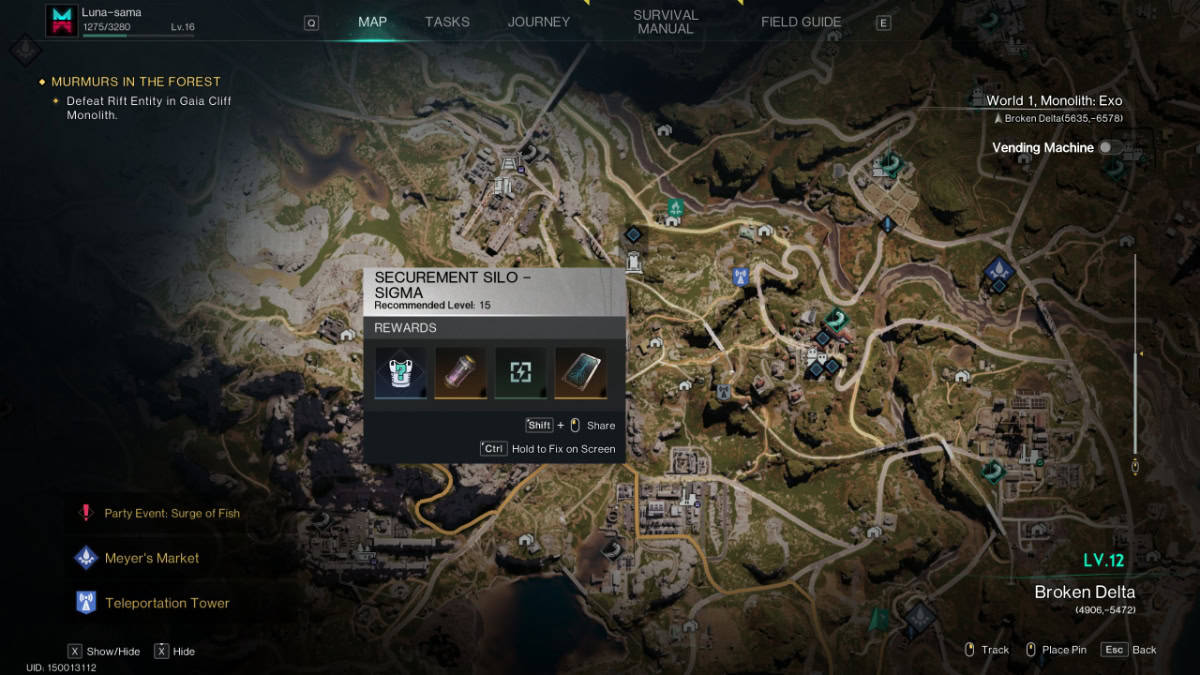
Task: Select the Survival Manual tab
Action: pyautogui.click(x=665, y=22)
